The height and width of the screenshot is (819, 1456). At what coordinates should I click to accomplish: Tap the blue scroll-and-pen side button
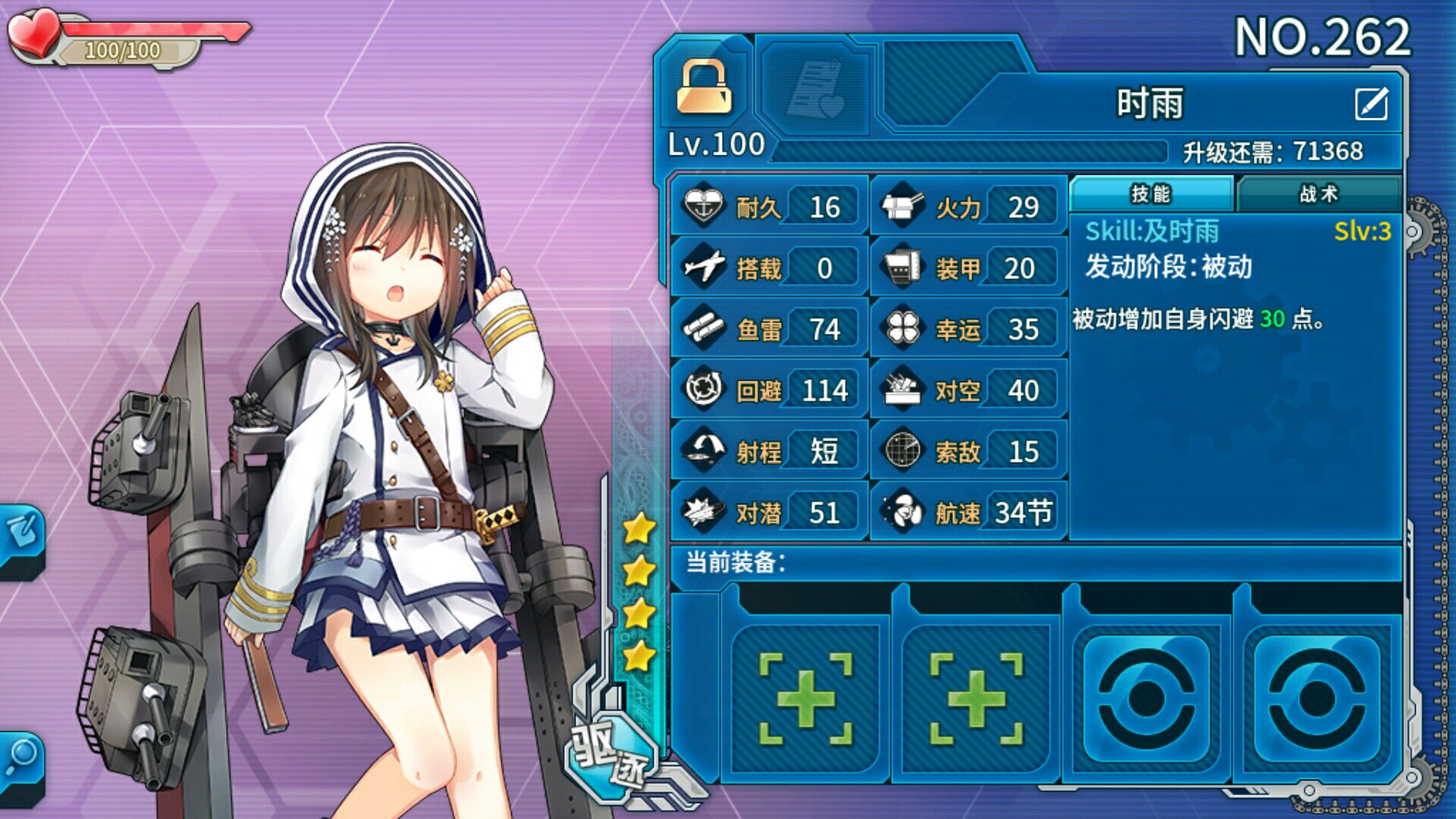point(21,535)
